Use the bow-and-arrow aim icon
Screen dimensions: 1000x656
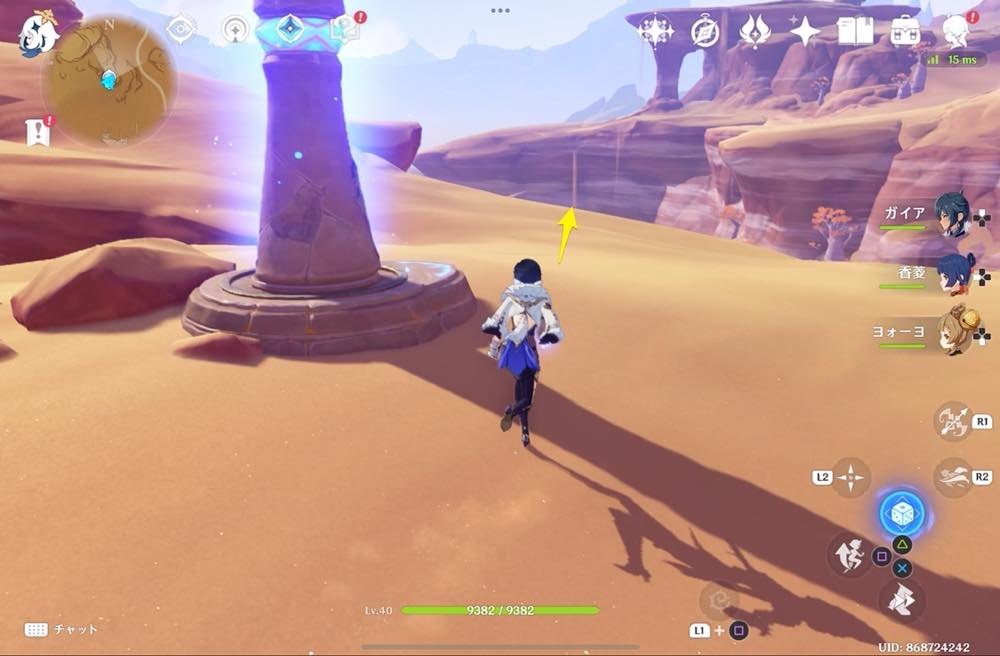coord(951,420)
